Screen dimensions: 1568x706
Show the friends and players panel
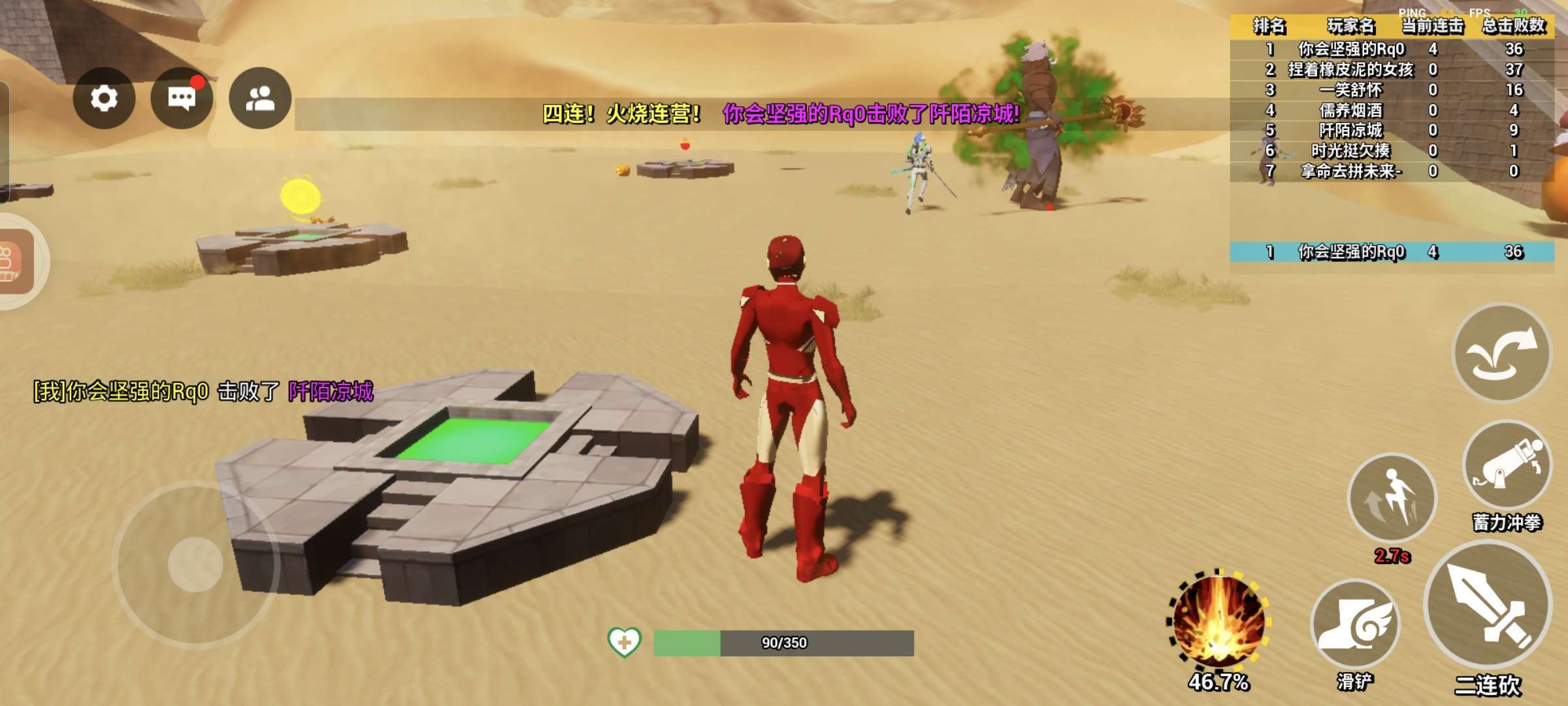tap(260, 99)
